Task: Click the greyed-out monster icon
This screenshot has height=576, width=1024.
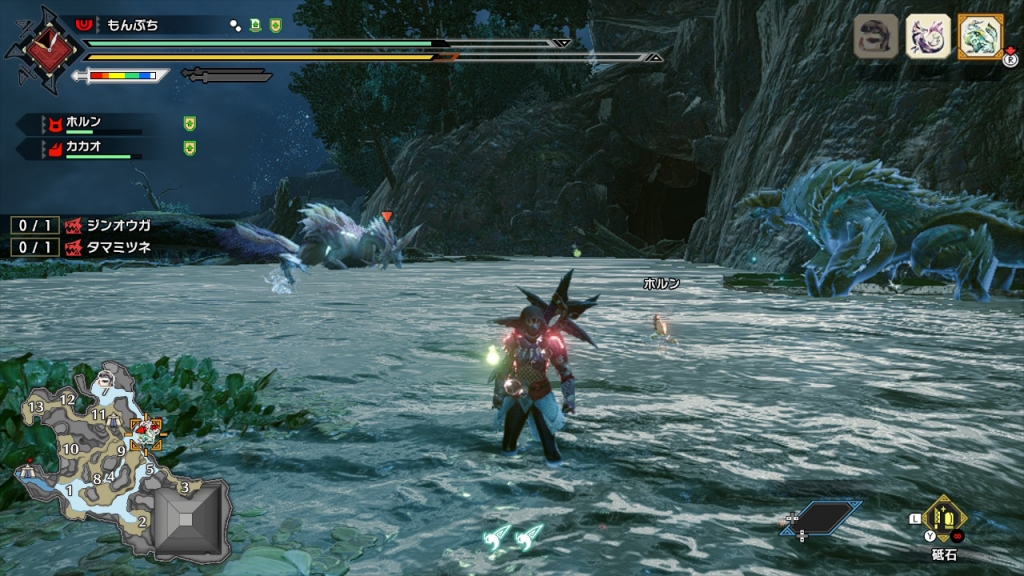Action: pyautogui.click(x=875, y=36)
